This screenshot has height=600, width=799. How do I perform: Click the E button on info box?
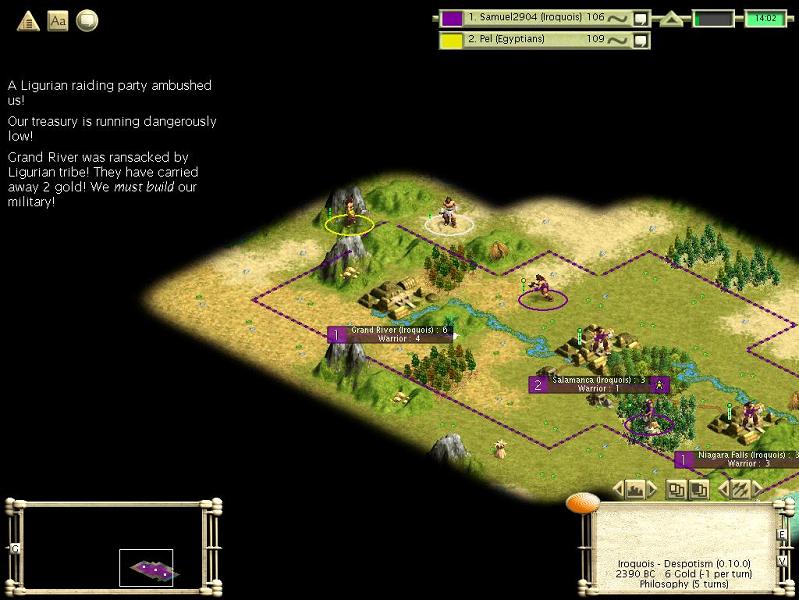(x=782, y=534)
